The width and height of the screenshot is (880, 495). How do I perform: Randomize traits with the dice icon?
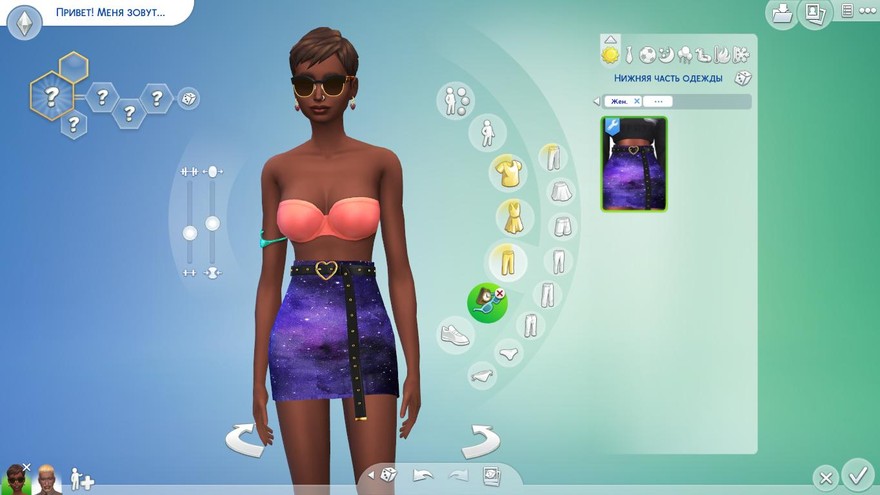[187, 98]
